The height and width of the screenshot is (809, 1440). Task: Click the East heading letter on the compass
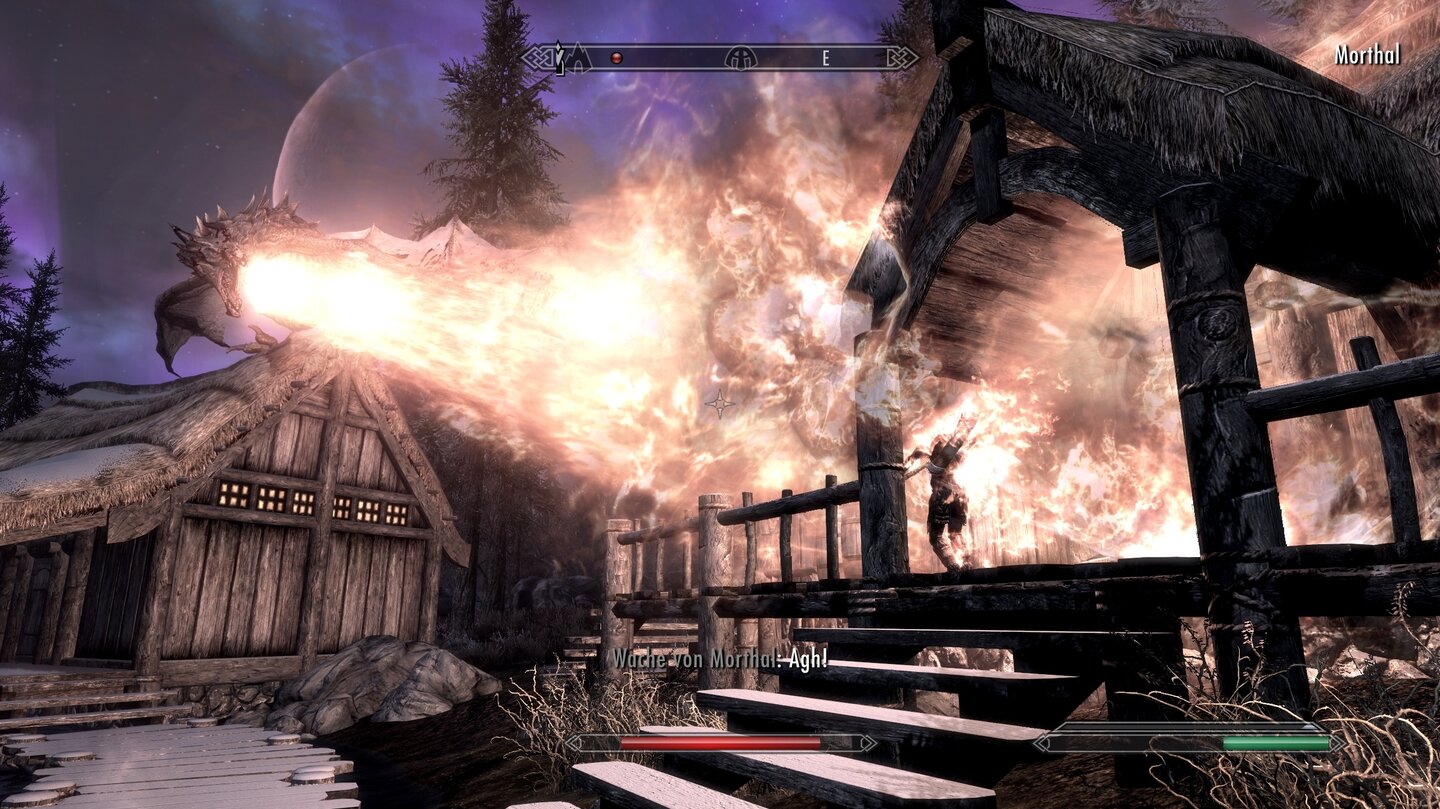coord(826,58)
